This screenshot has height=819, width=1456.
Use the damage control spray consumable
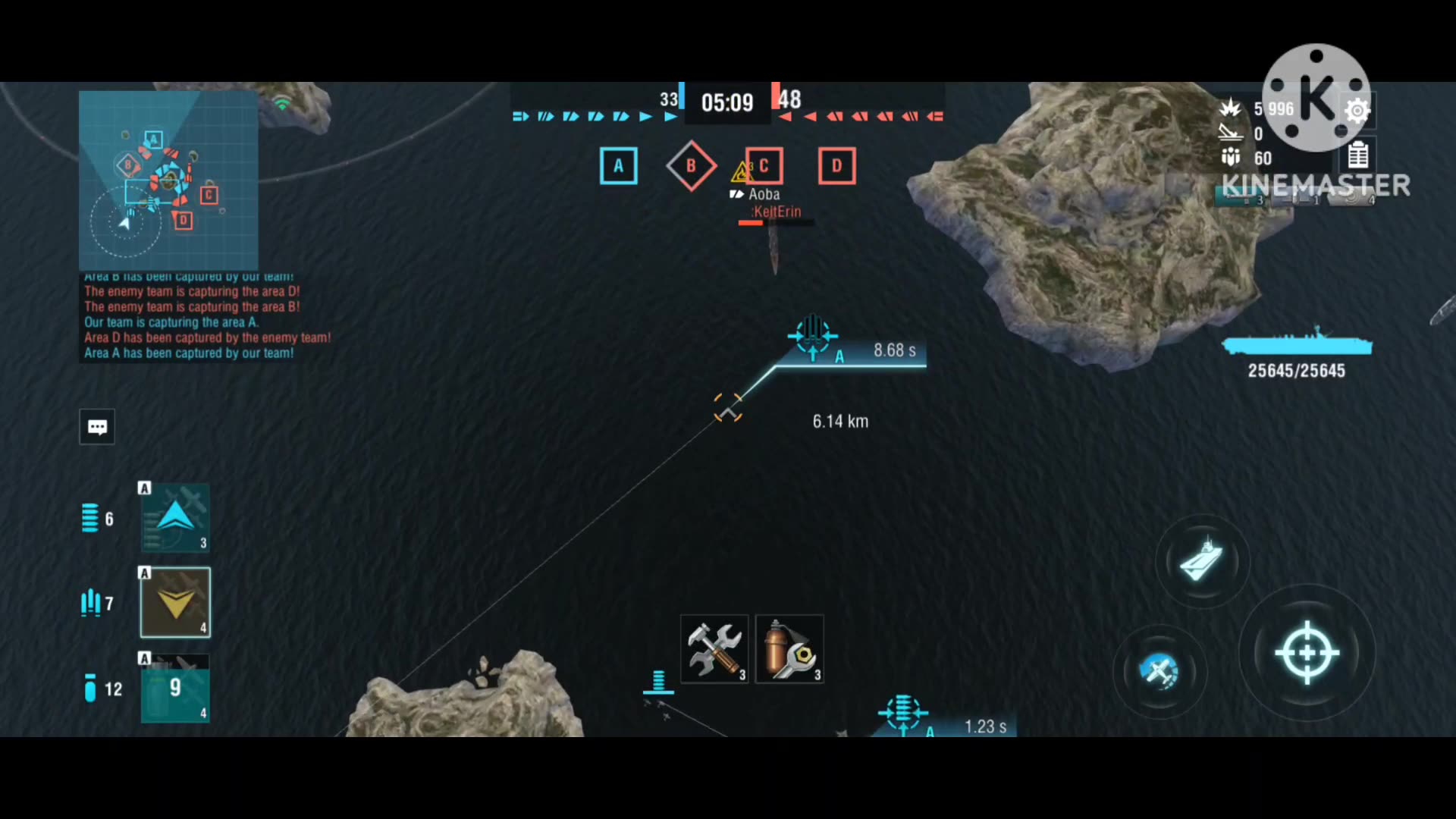[789, 648]
